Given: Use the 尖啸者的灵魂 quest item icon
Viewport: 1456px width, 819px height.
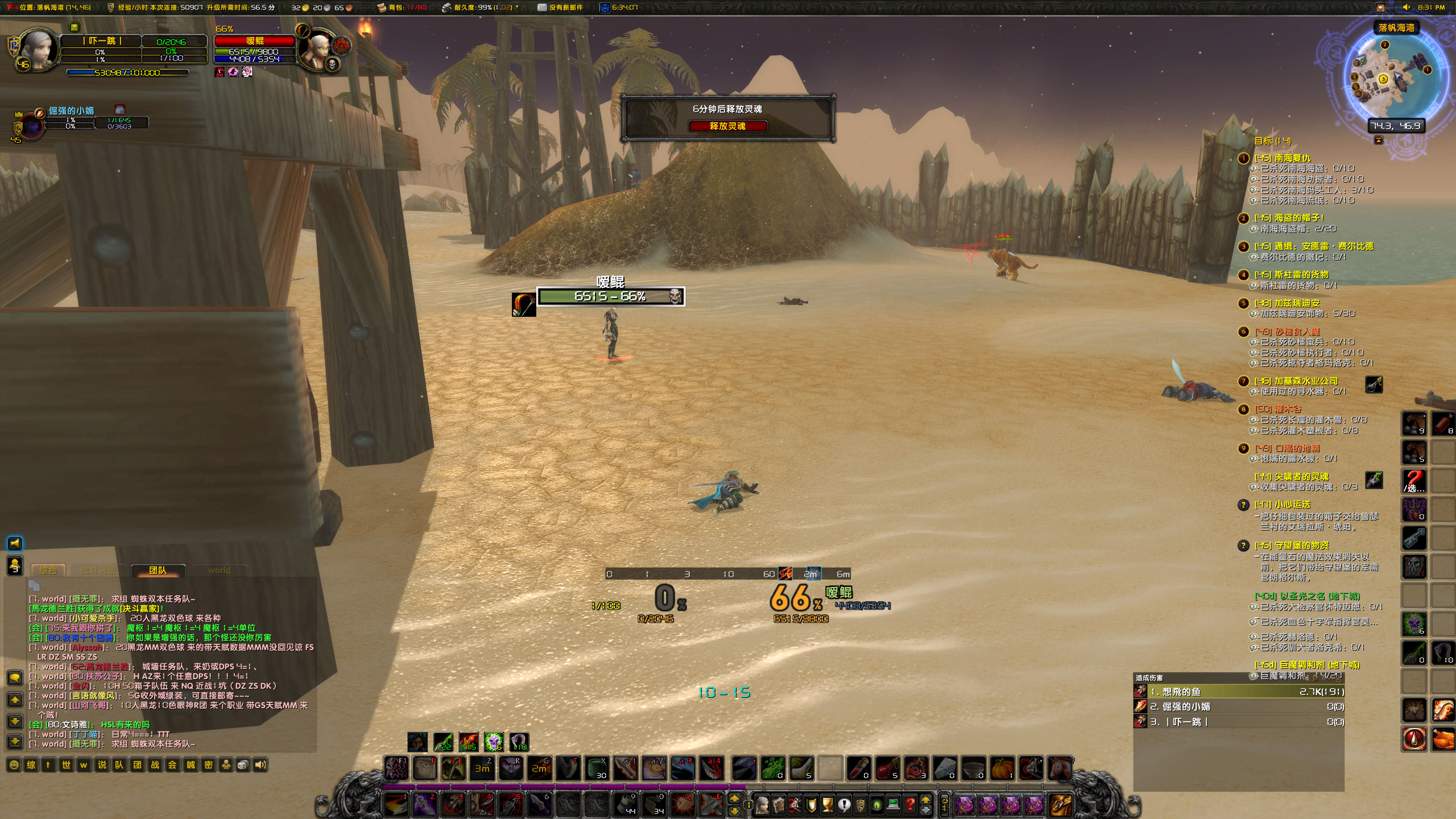Looking at the screenshot, I should point(1374,480).
